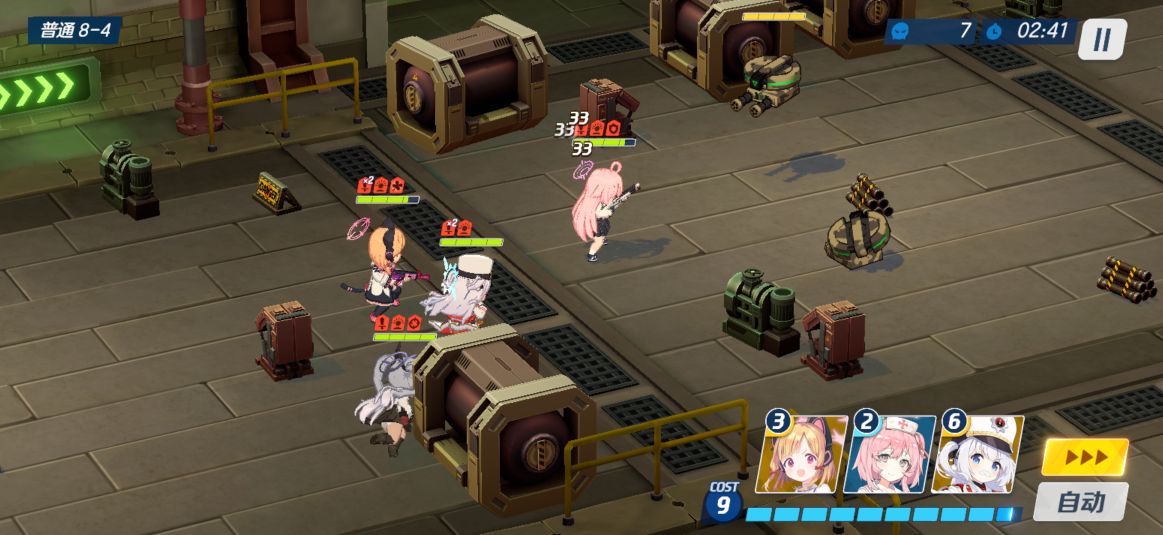The image size is (1163, 535).
Task: Use the white-haired girl cost 6 skill card
Action: [x=977, y=455]
